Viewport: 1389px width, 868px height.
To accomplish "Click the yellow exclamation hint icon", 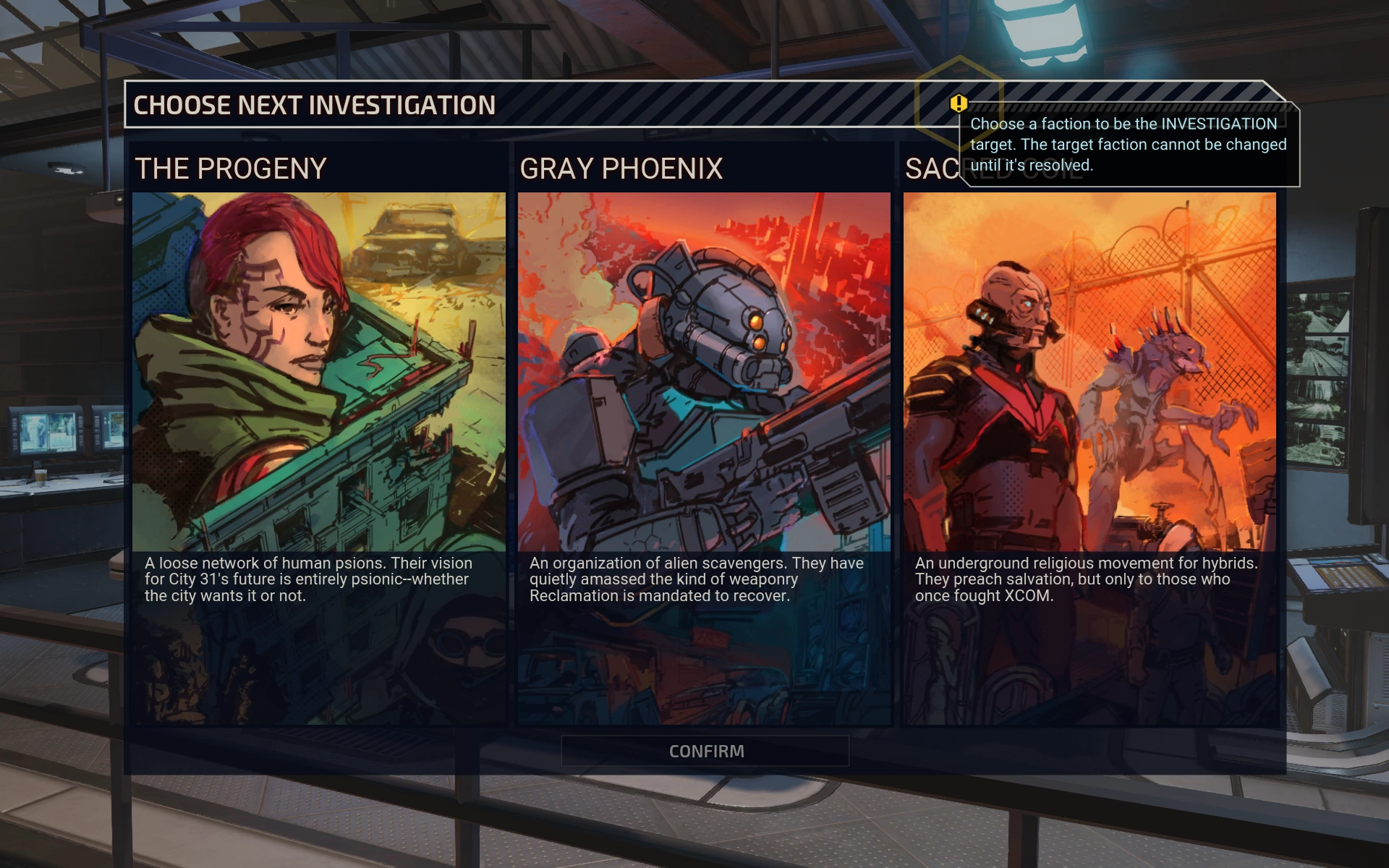I will 959,103.
